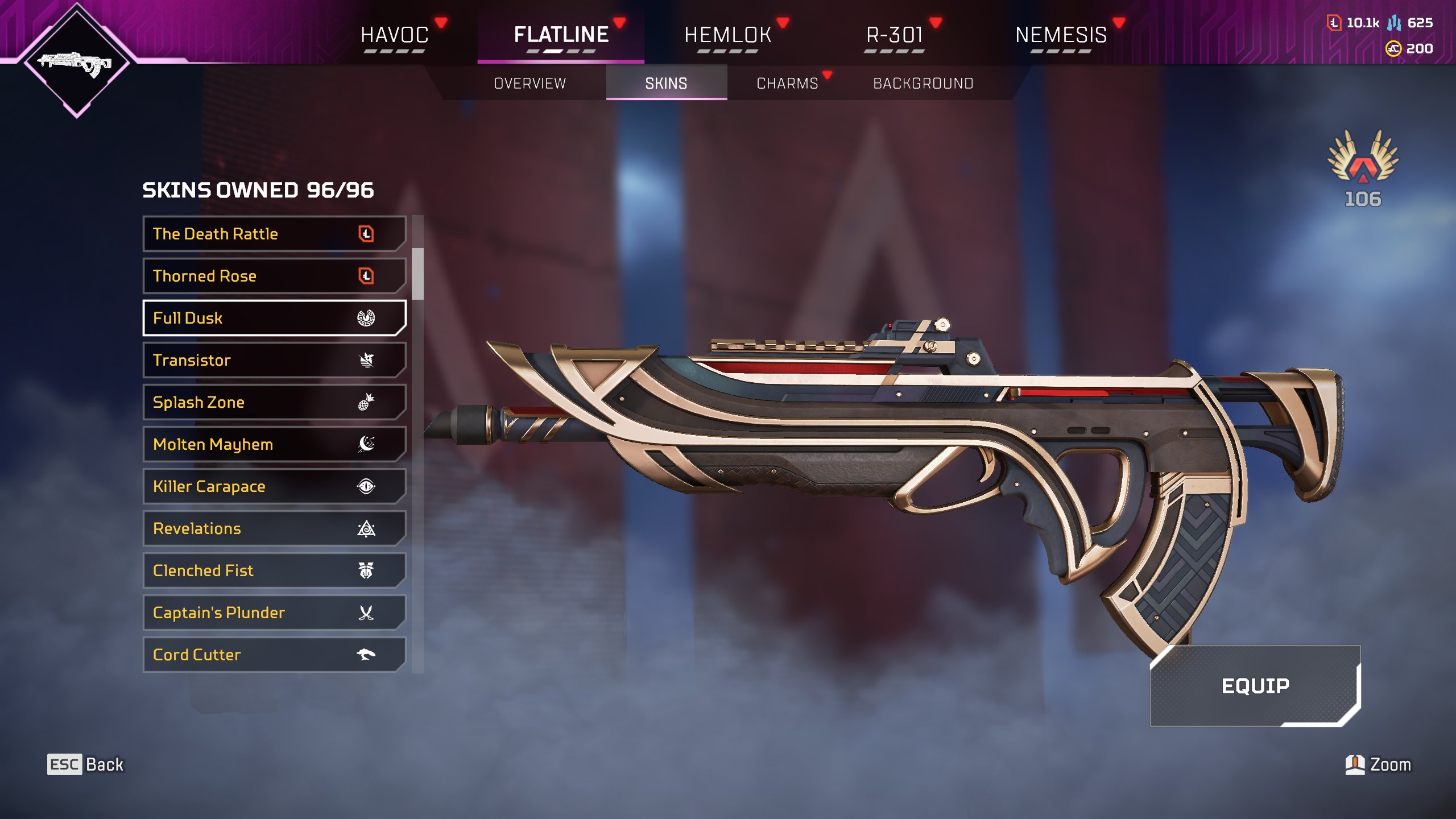Select the HEMLOK weapon tab
Viewport: 1456px width, 819px height.
(x=727, y=35)
